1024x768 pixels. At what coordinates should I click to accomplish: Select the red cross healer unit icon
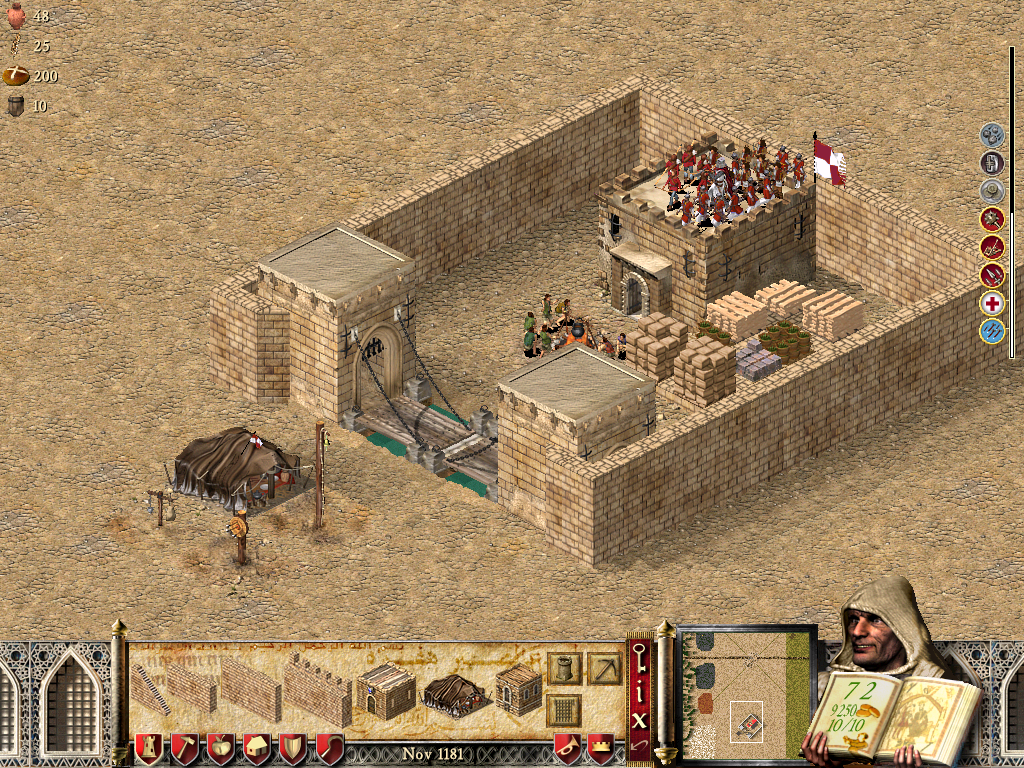pos(992,303)
